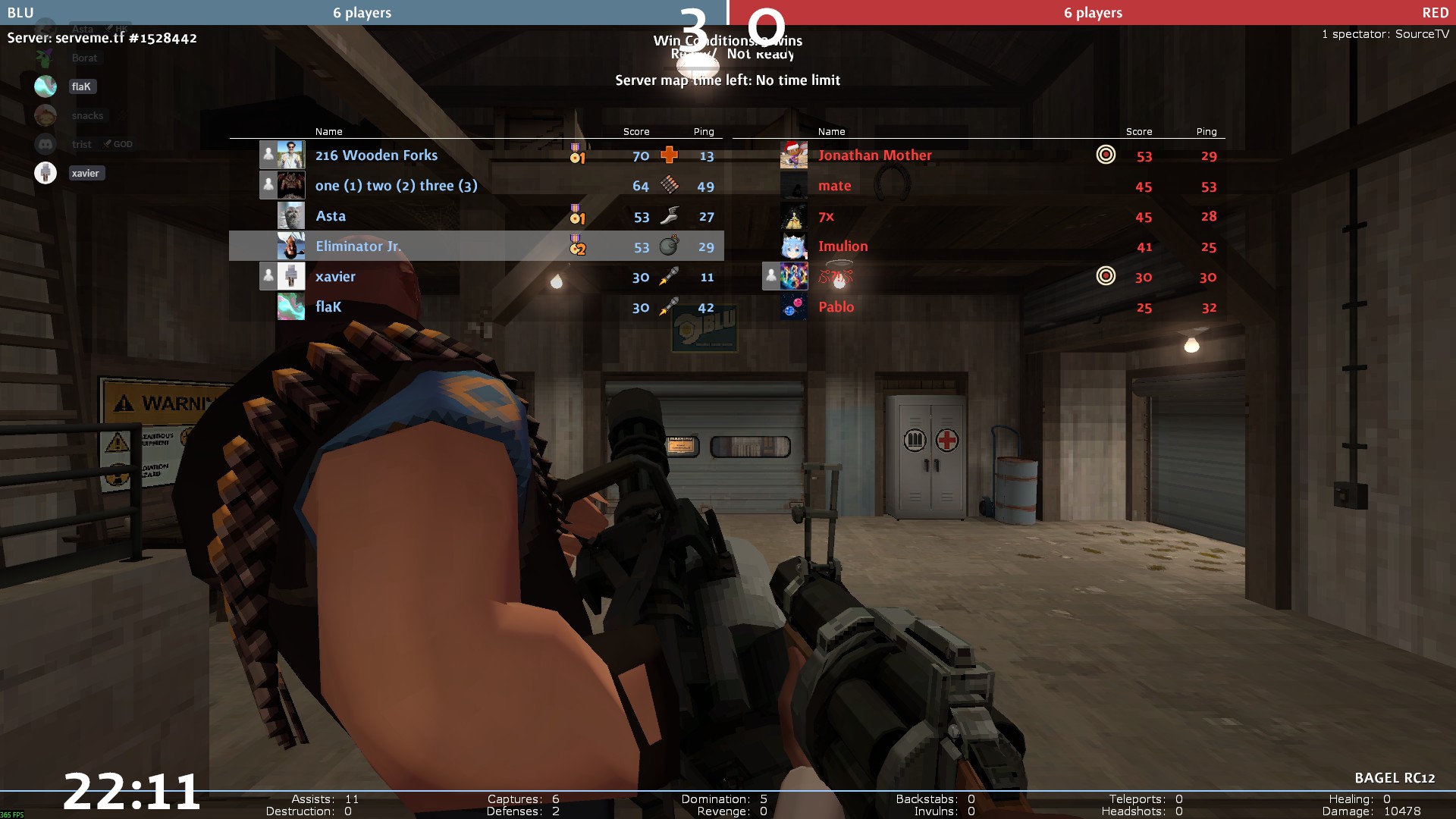The image size is (1456, 819).
Task: Click Asta's row on the BLU scoreboard
Action: (x=331, y=216)
